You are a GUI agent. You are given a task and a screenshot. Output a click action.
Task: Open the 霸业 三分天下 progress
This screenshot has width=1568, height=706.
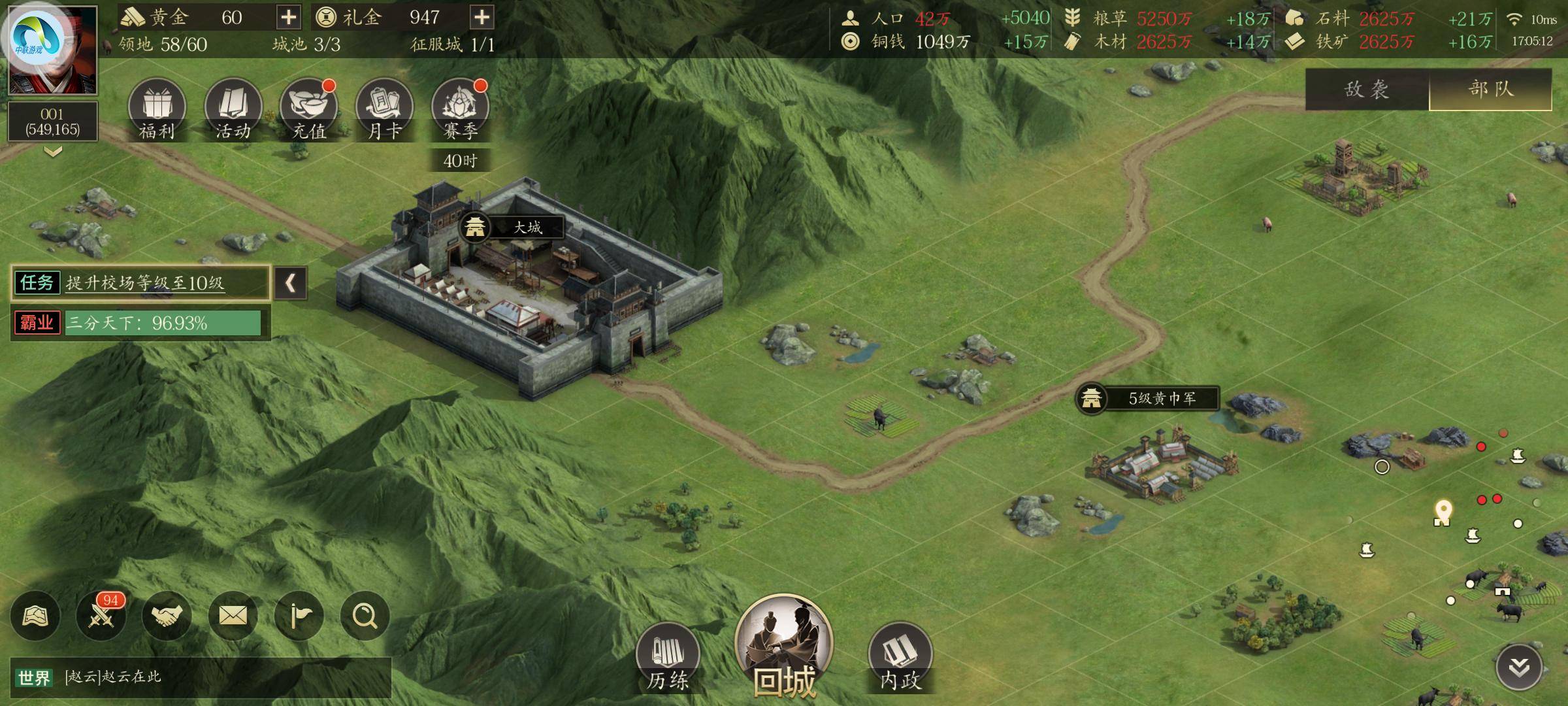point(140,323)
